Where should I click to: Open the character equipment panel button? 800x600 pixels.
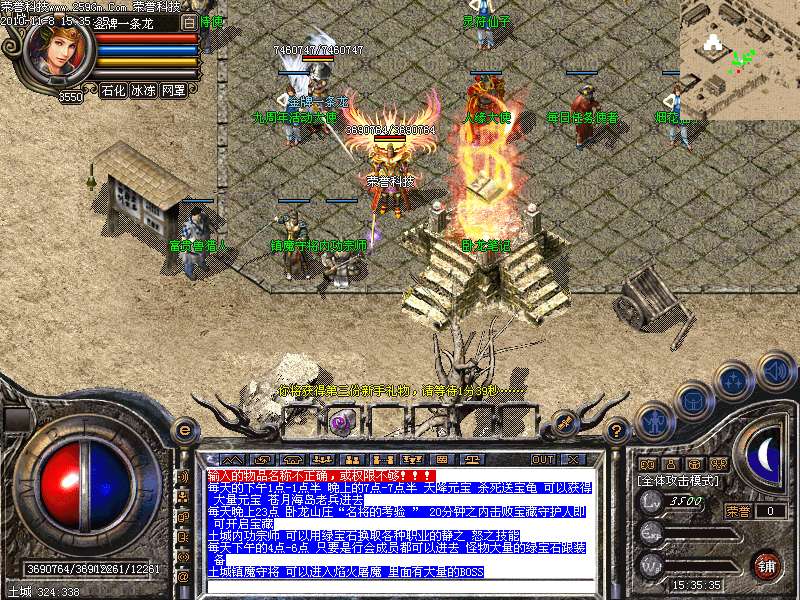652,423
